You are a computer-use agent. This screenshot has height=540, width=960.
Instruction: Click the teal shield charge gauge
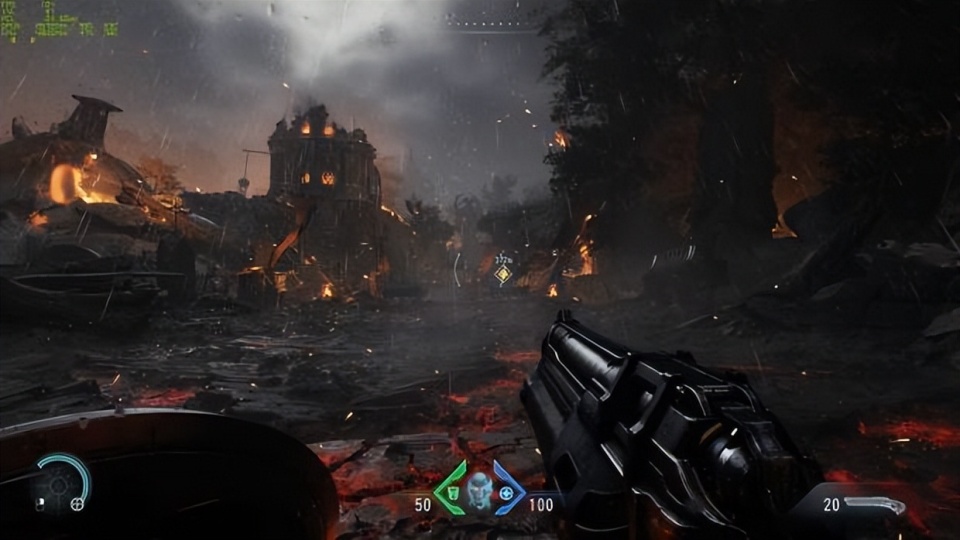click(72, 472)
